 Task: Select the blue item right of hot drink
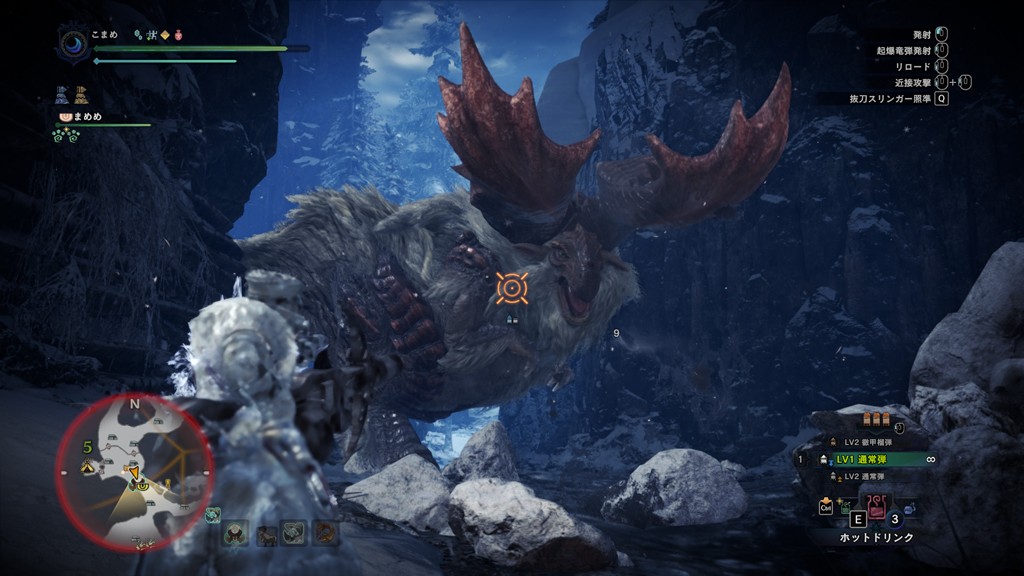tap(909, 508)
